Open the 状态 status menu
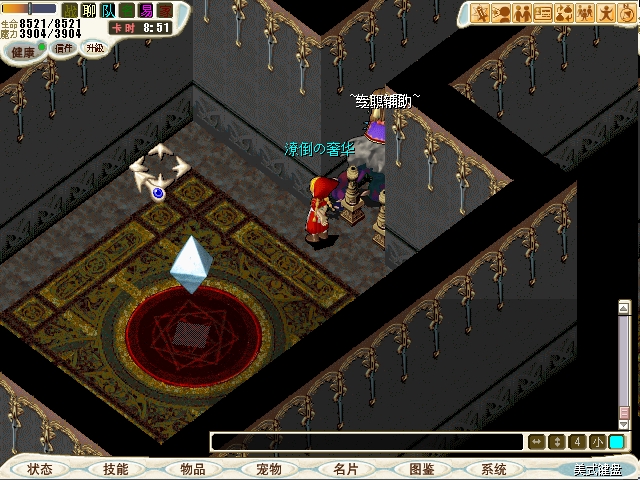Screen dimensions: 640x480 coord(40,469)
